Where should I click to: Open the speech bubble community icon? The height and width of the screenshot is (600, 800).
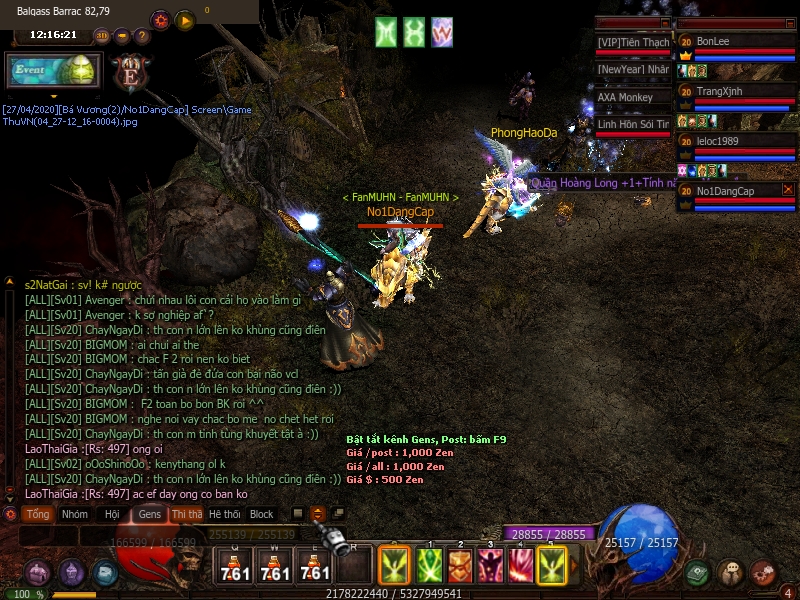[731, 572]
